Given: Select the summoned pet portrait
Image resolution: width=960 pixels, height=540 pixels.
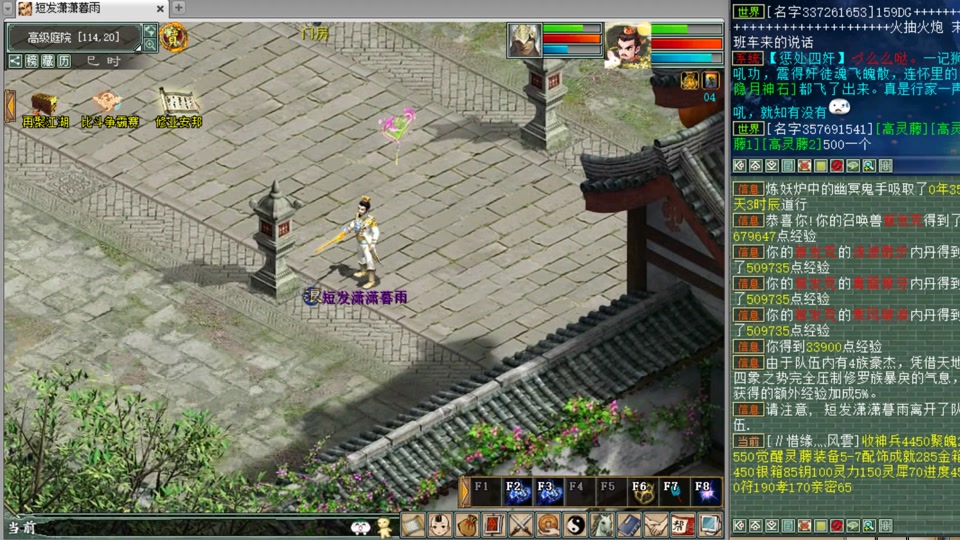Looking at the screenshot, I should click(524, 40).
